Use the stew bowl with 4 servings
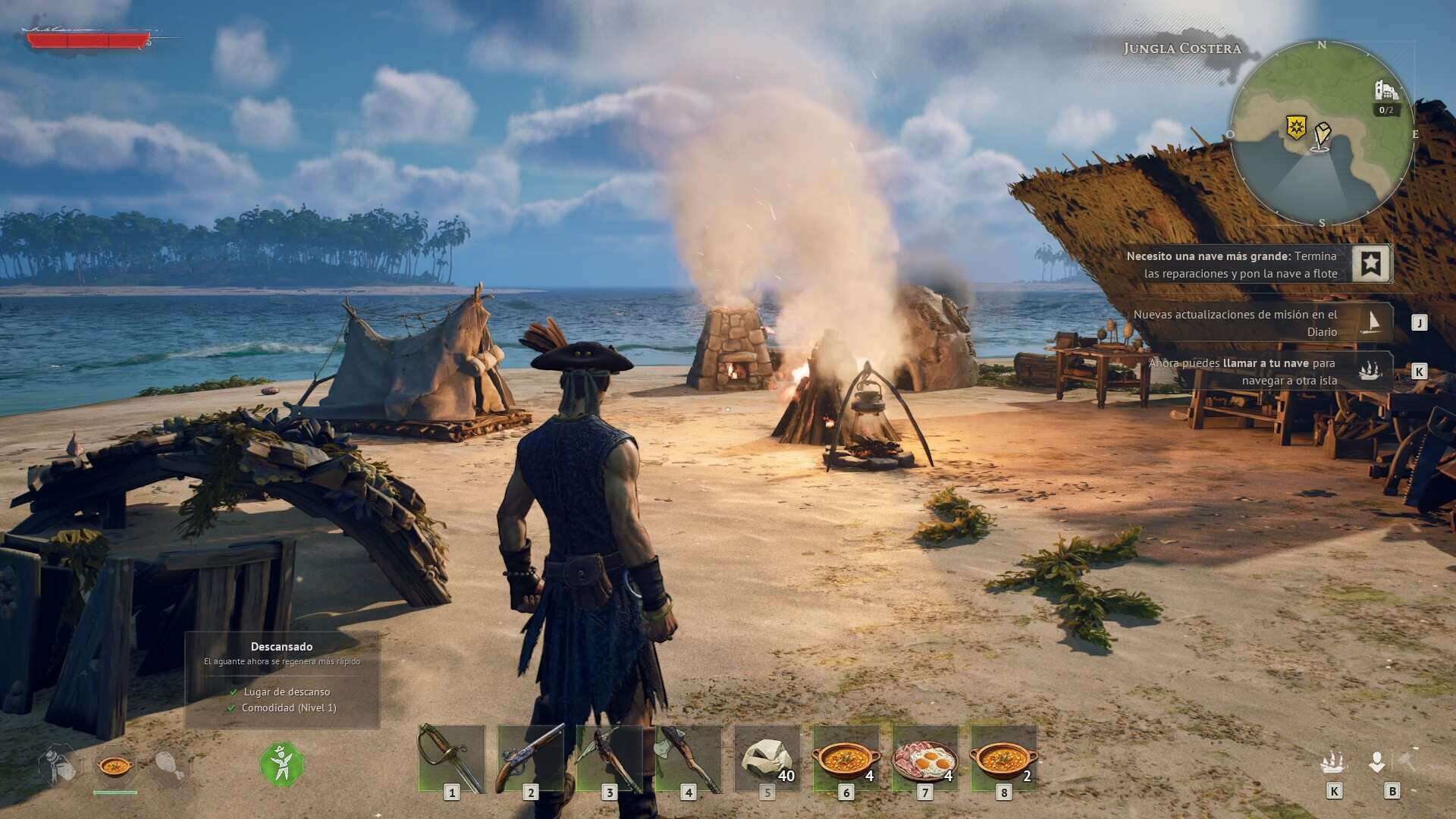The width and height of the screenshot is (1456, 819). 846,758
